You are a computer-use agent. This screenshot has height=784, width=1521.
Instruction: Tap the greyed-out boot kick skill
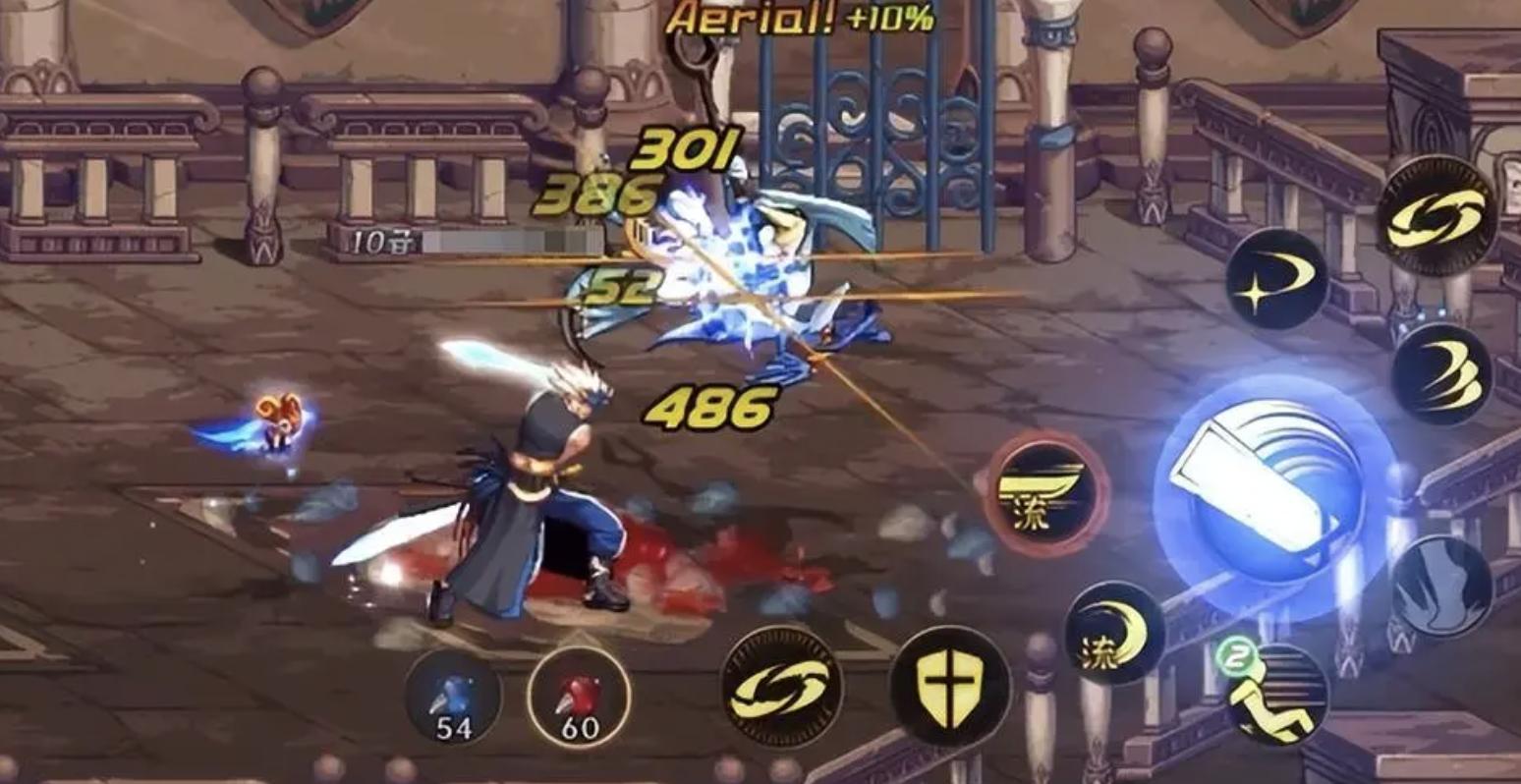(1441, 586)
